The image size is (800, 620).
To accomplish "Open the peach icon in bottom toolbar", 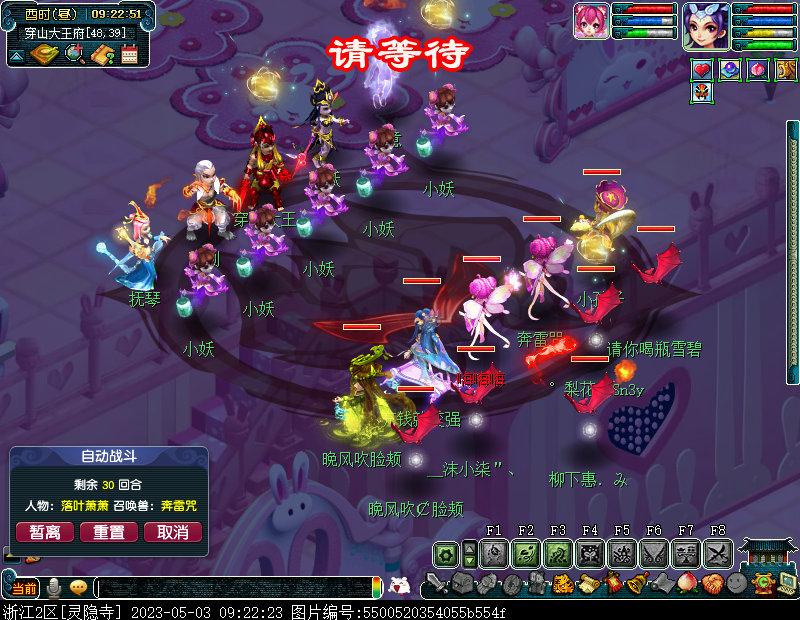I will 685,584.
